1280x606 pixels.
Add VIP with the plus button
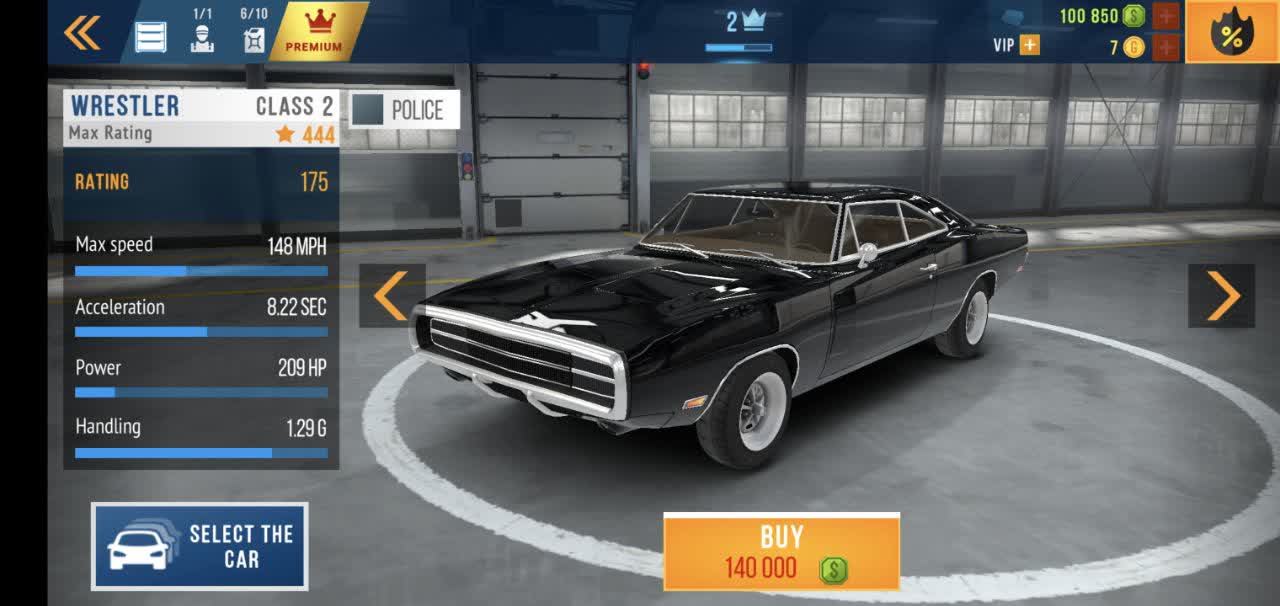1028,45
